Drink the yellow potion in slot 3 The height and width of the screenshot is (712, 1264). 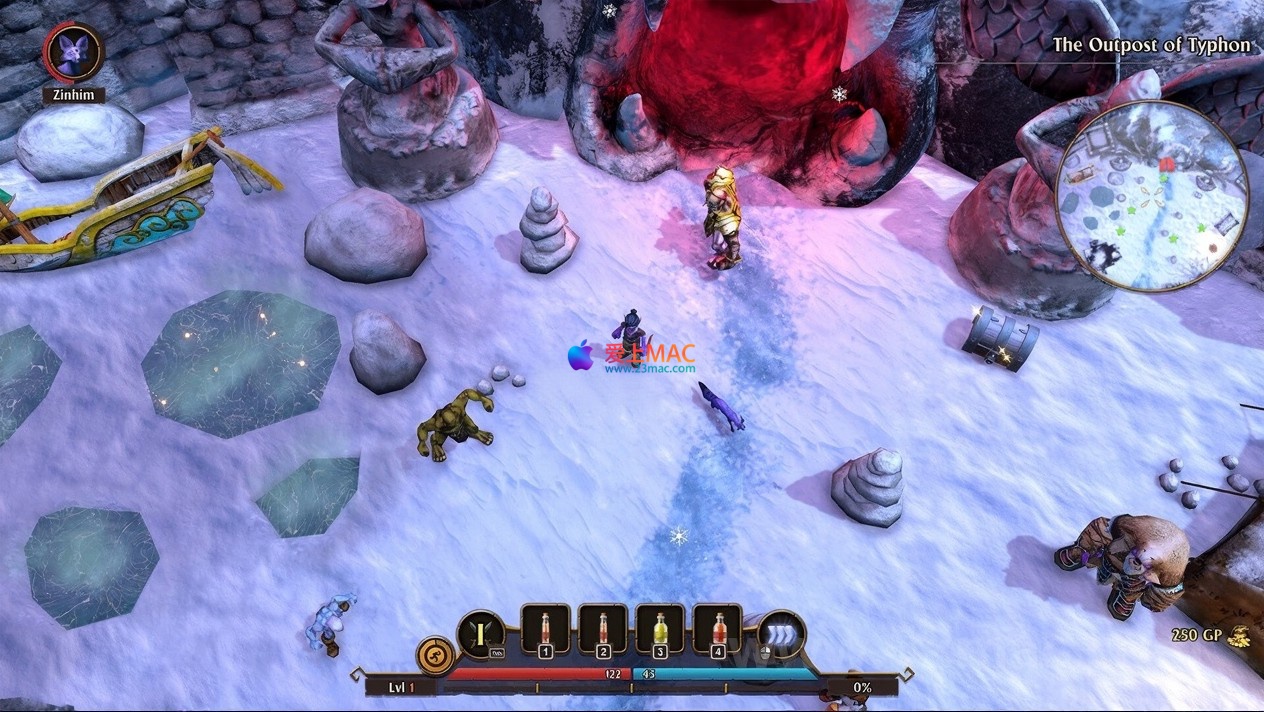660,630
